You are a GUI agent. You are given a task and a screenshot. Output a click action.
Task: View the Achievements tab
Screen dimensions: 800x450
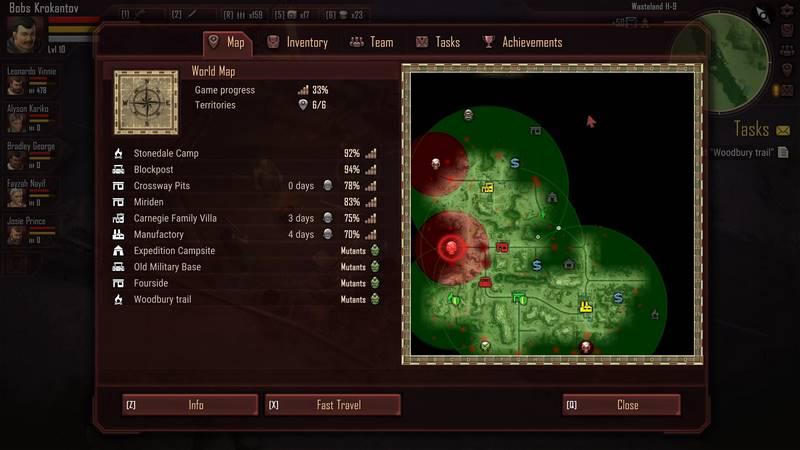pos(522,43)
